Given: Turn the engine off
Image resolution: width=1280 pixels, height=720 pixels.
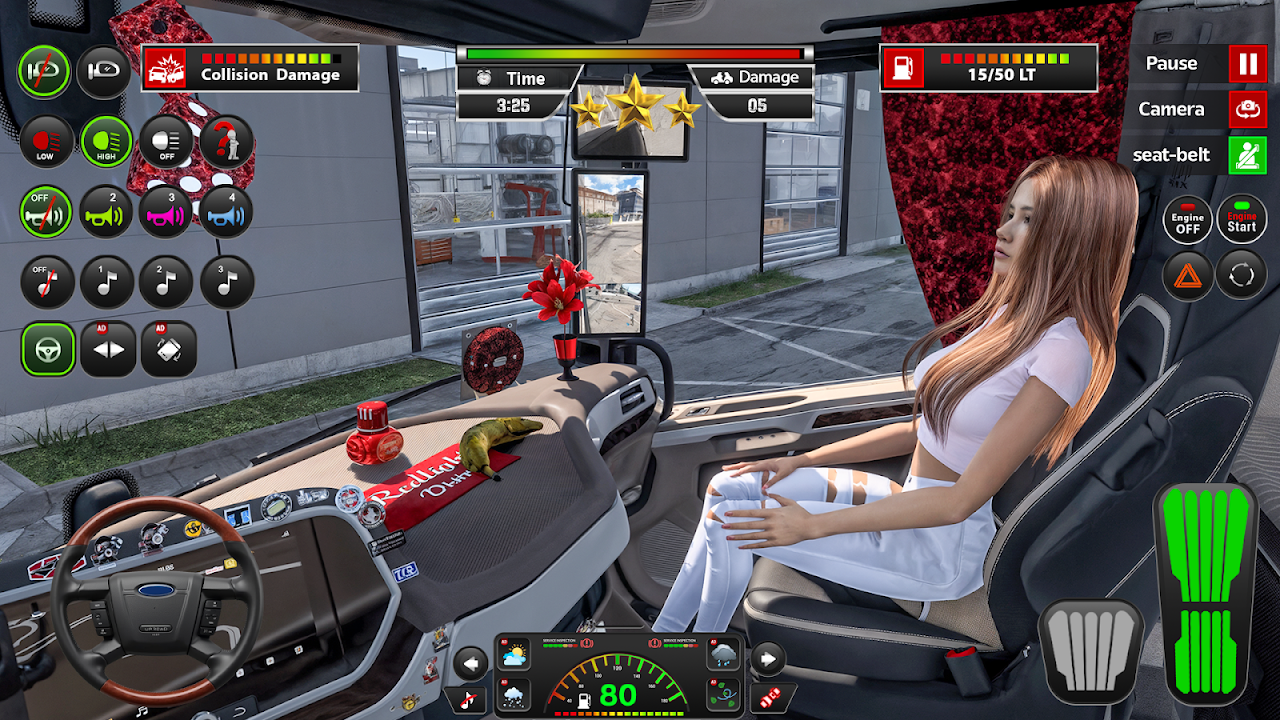Looking at the screenshot, I should tap(1187, 220).
